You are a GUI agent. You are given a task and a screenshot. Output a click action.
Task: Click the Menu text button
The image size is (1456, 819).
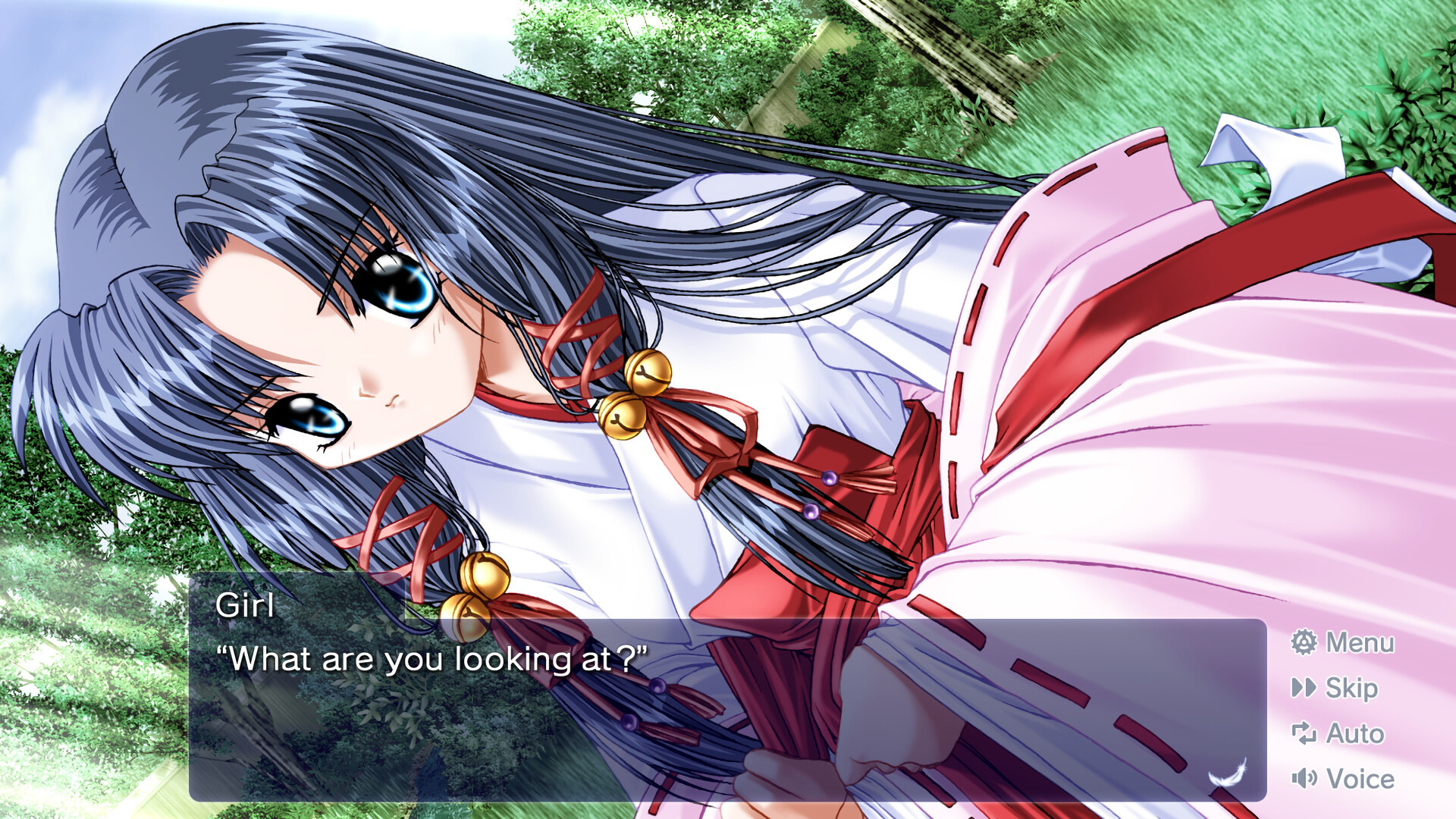pos(1360,642)
